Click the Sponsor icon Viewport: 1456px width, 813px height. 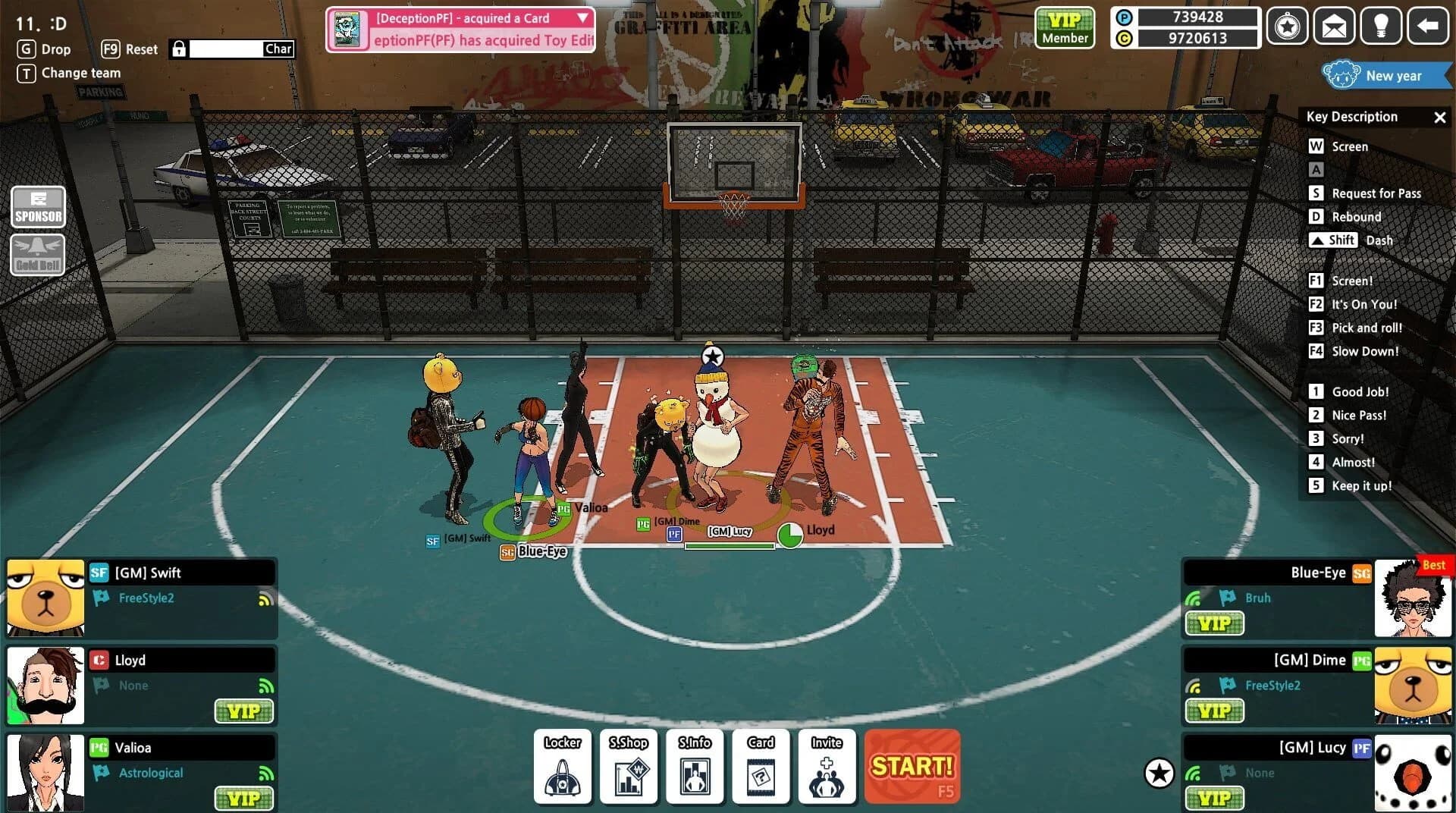pyautogui.click(x=37, y=206)
